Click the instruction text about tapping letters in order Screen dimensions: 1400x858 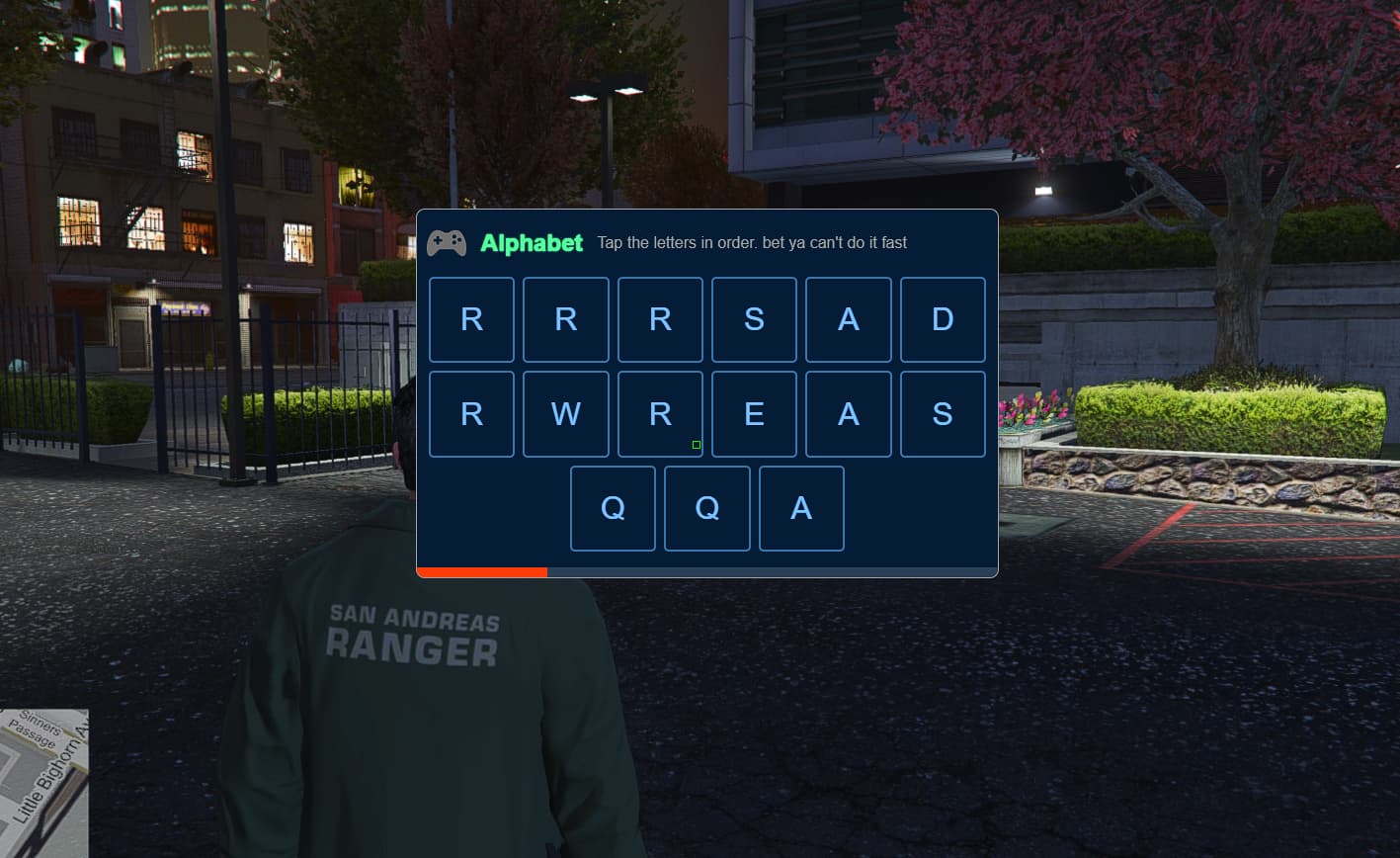[x=751, y=242]
